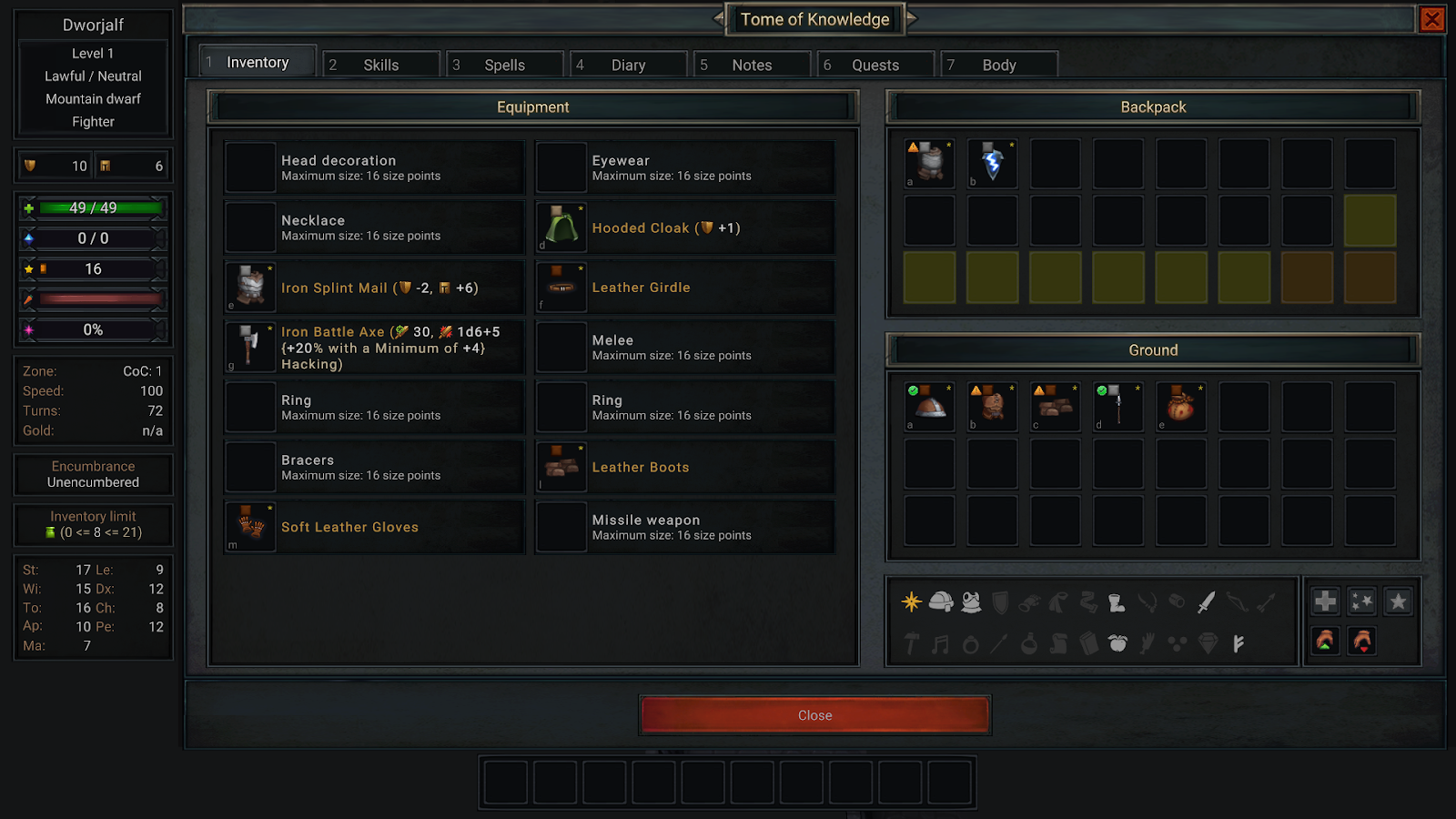The image size is (1456, 819).
Task: Filter items by the apple food icon
Action: click(1117, 643)
